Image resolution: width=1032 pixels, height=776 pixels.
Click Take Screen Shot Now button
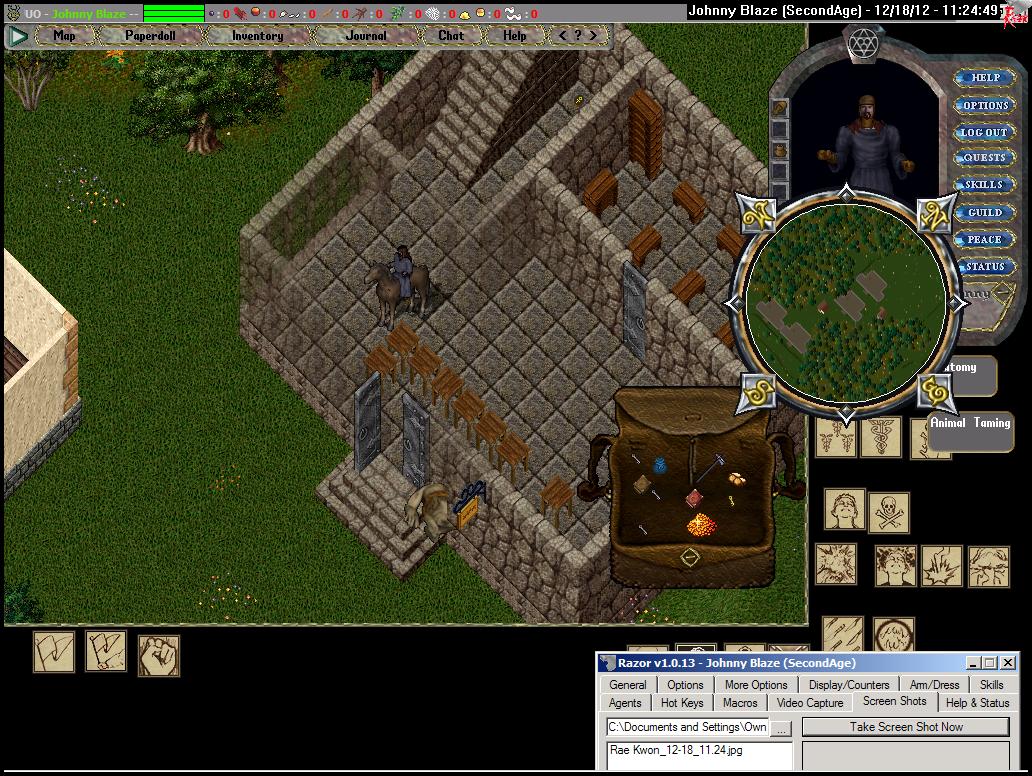tap(906, 727)
